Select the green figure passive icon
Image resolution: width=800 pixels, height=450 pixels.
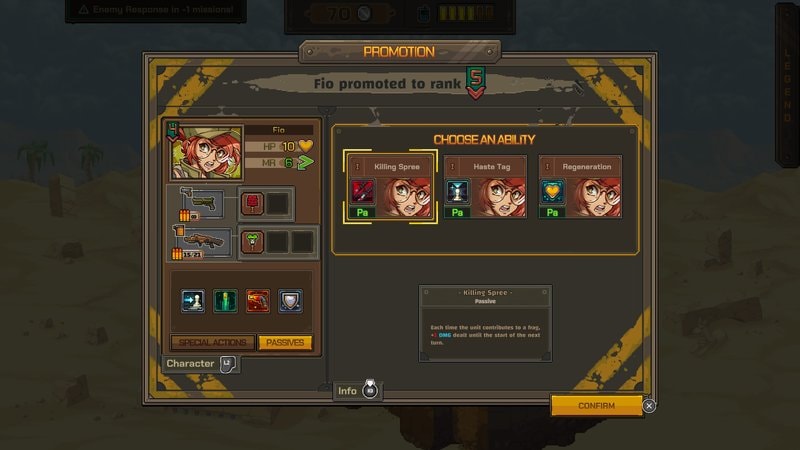pyautogui.click(x=226, y=300)
